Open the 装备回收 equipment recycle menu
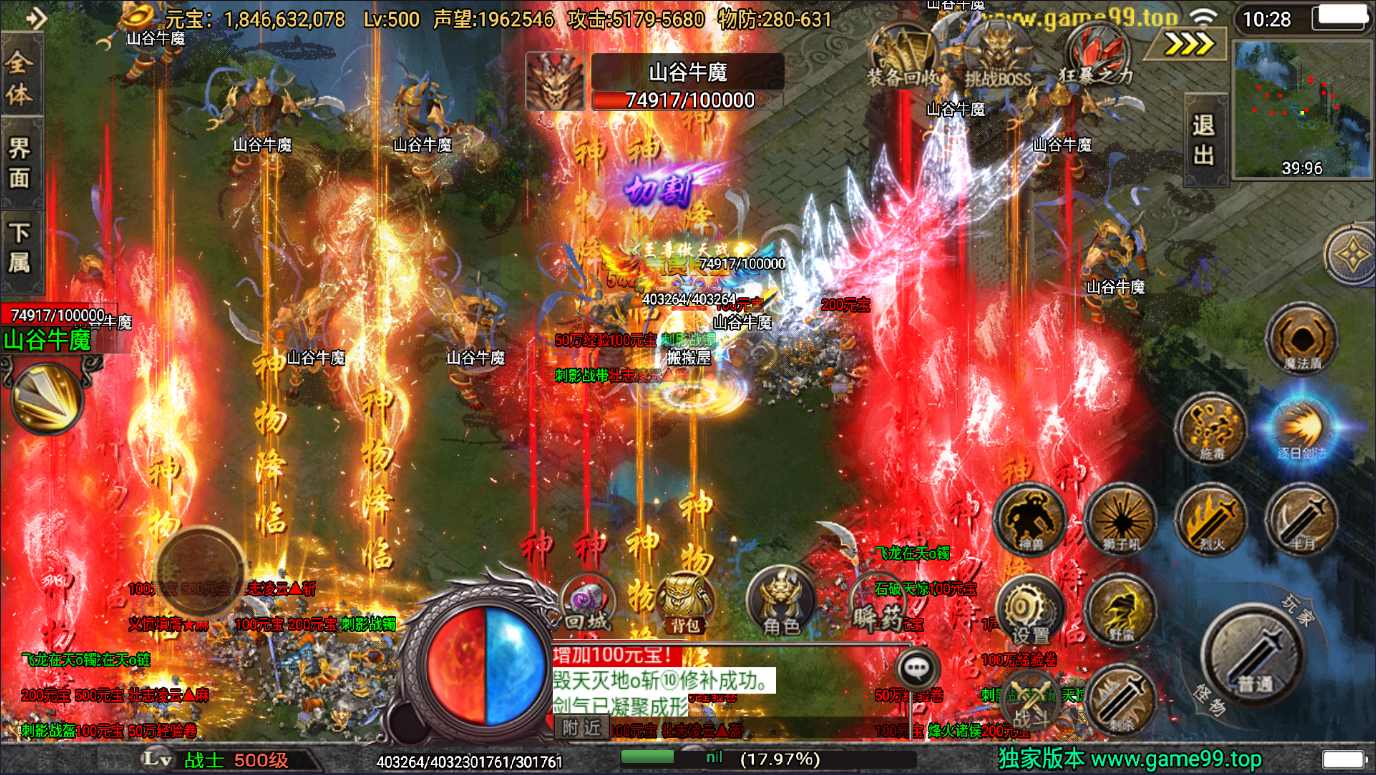Image resolution: width=1376 pixels, height=775 pixels. coord(903,55)
